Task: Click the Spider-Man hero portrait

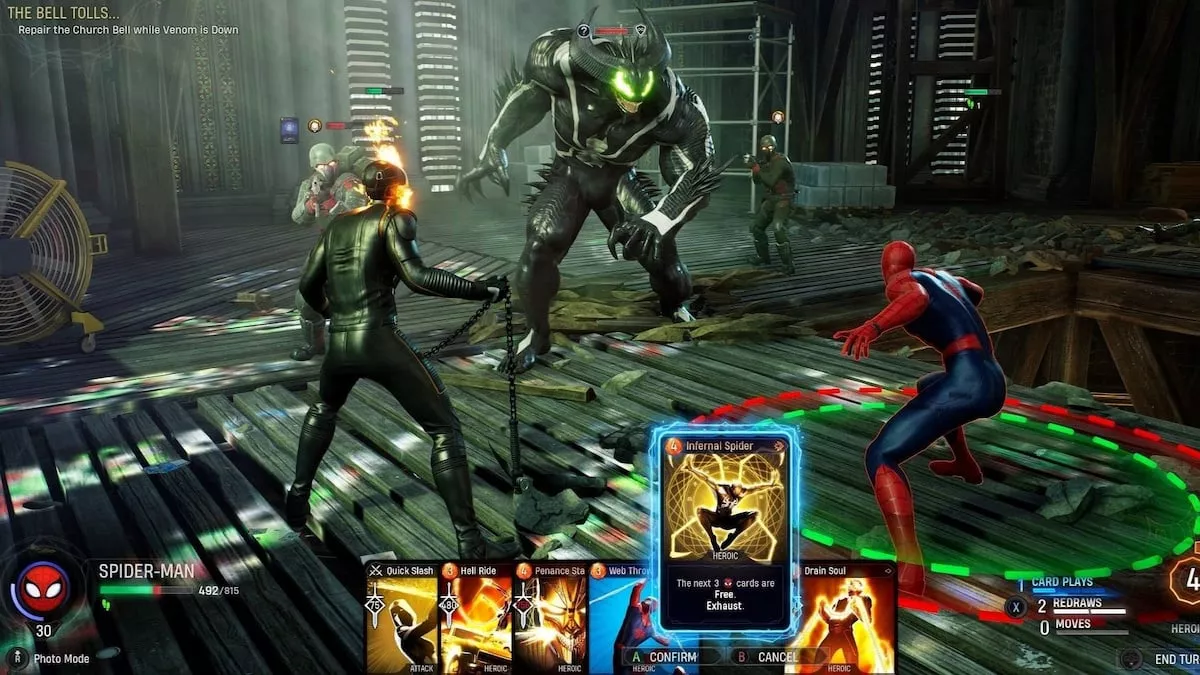Action: pyautogui.click(x=43, y=590)
